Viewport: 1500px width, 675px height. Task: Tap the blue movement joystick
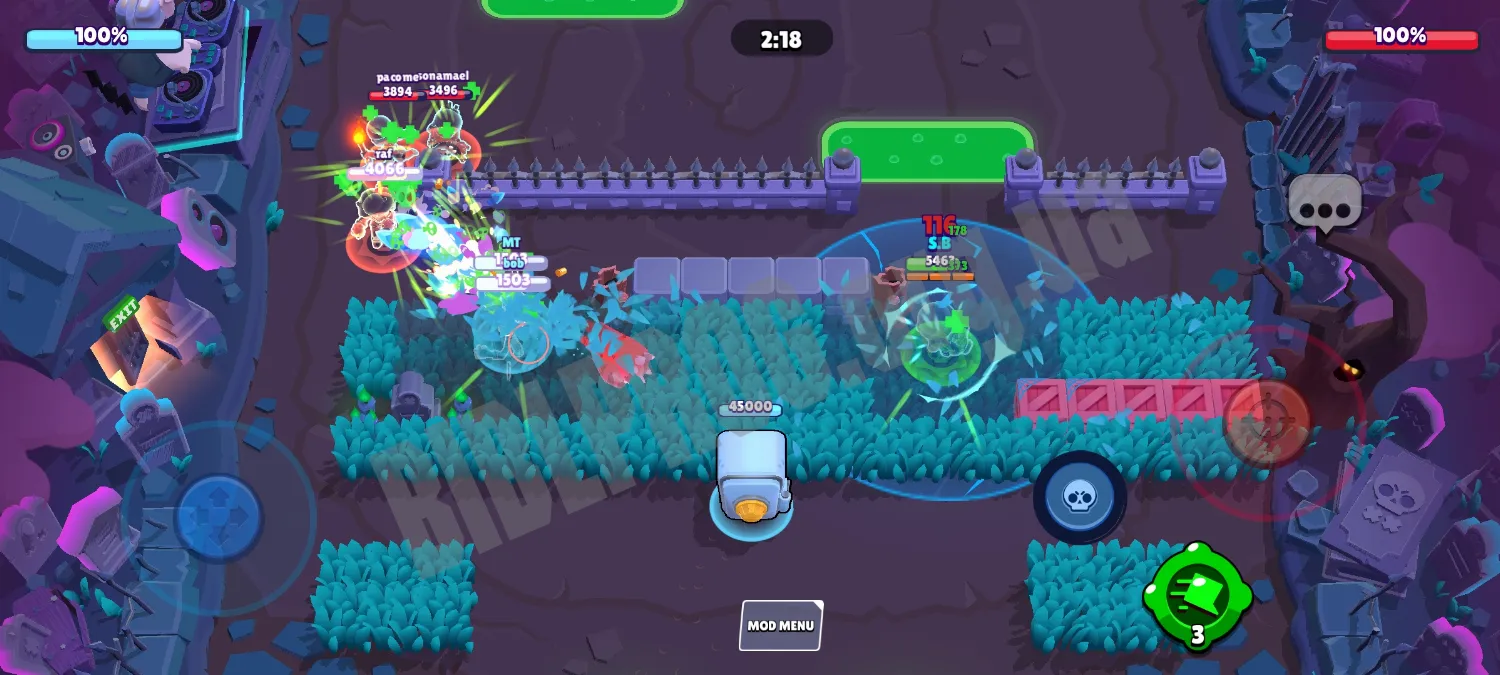point(218,518)
